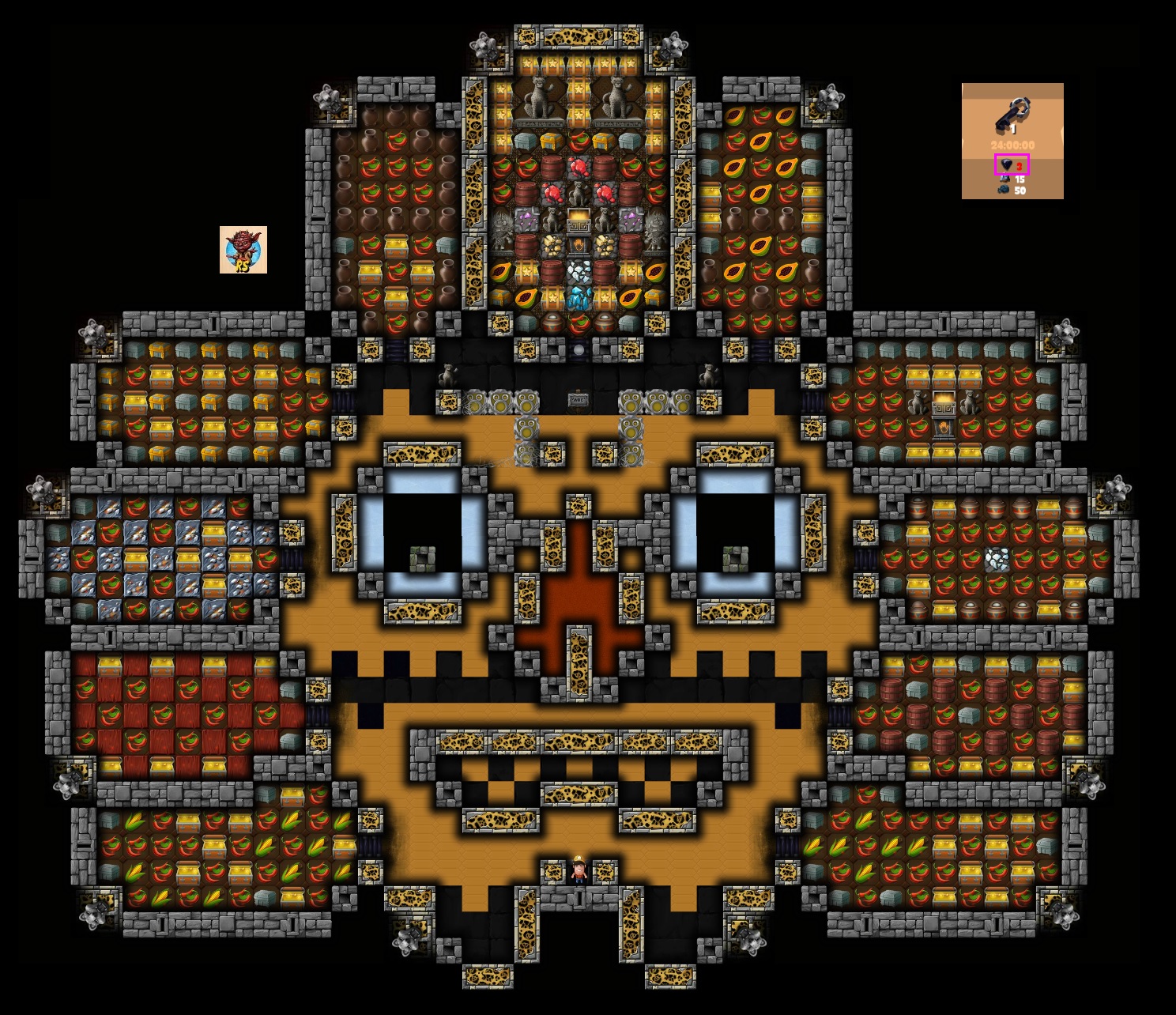Click the golden treasure chest in the tower

578,218
